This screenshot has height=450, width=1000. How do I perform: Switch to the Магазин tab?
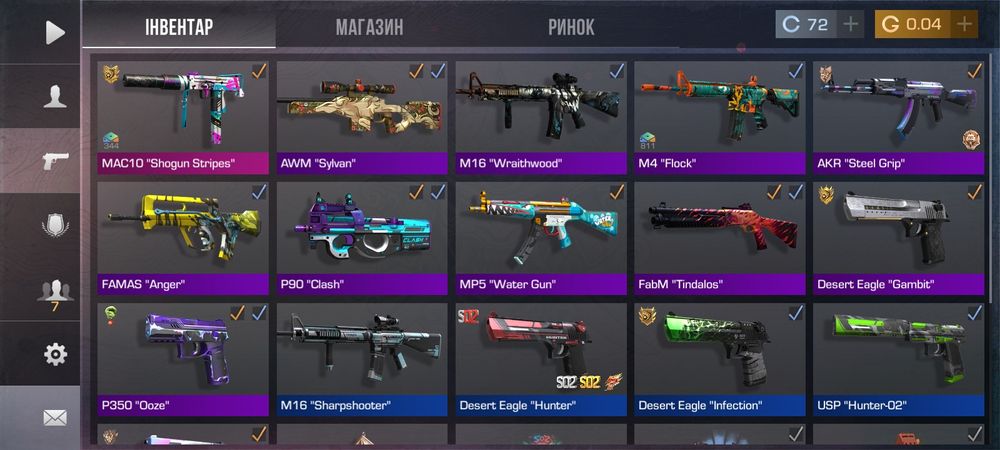pos(369,27)
